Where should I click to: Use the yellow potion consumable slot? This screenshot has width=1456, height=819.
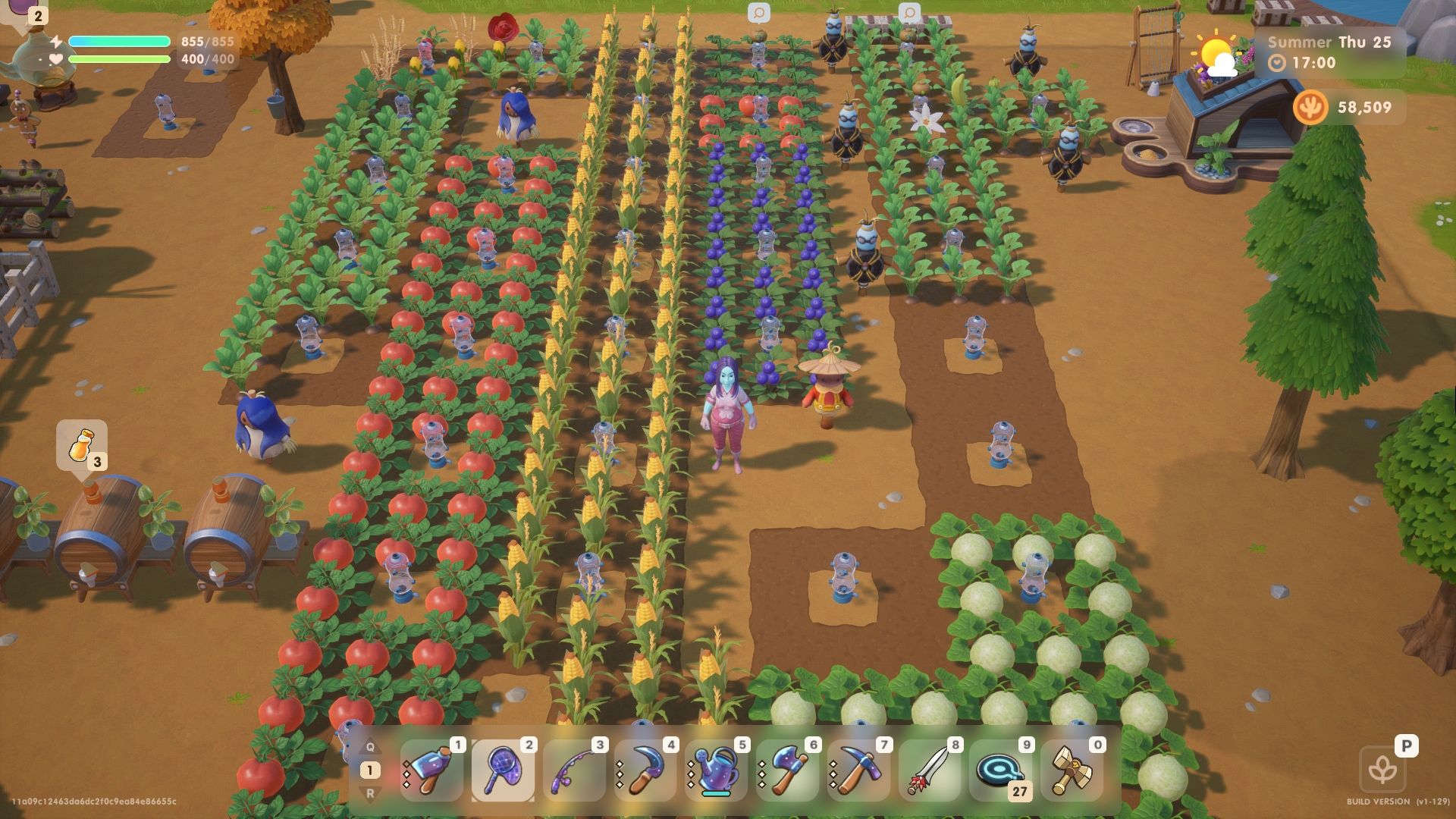point(83,444)
